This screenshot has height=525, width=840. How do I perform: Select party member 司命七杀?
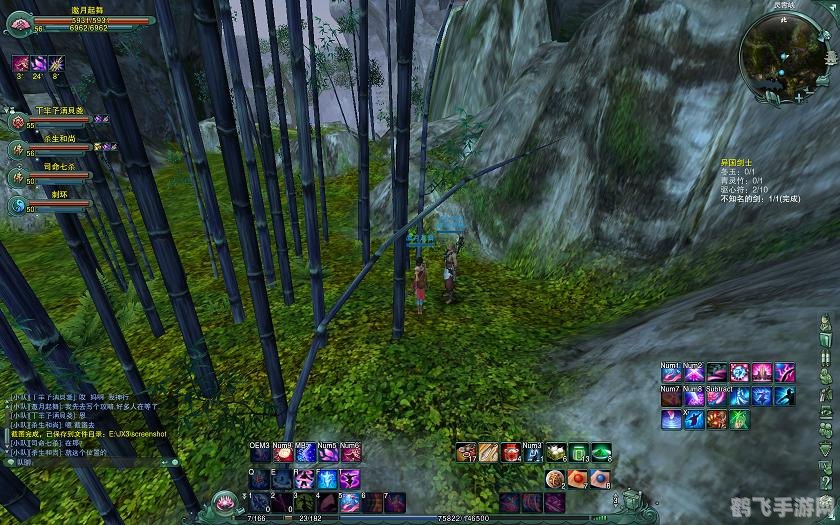[x=18, y=176]
